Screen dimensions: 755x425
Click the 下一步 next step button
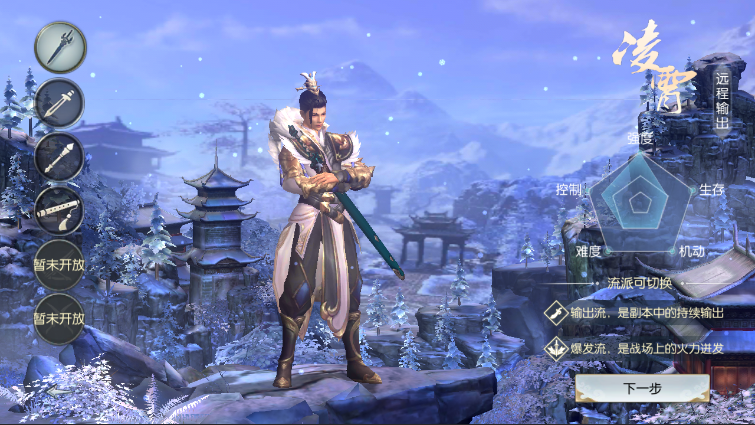[642, 388]
